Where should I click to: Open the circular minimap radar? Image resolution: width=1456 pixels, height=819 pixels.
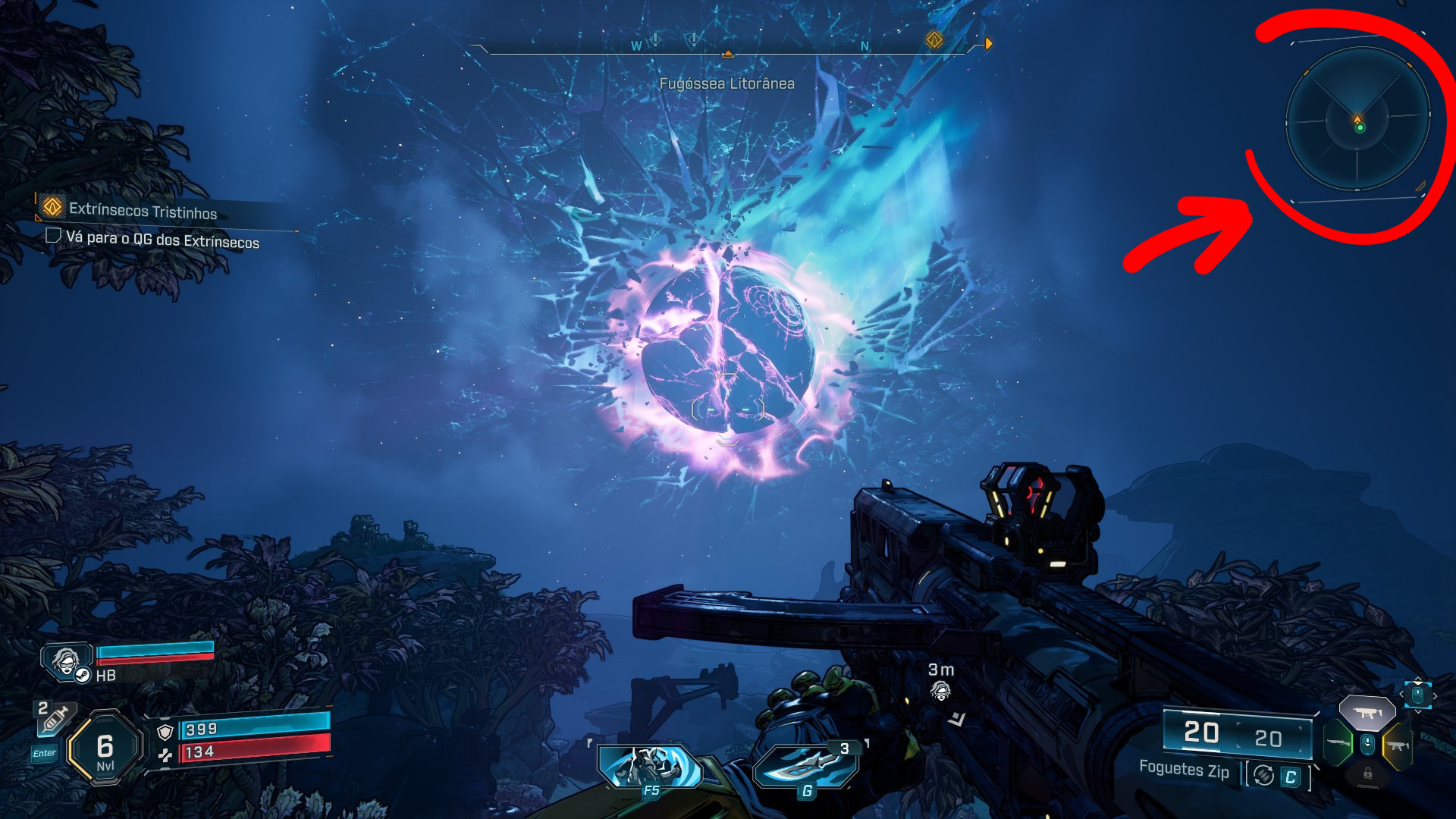point(1357,120)
